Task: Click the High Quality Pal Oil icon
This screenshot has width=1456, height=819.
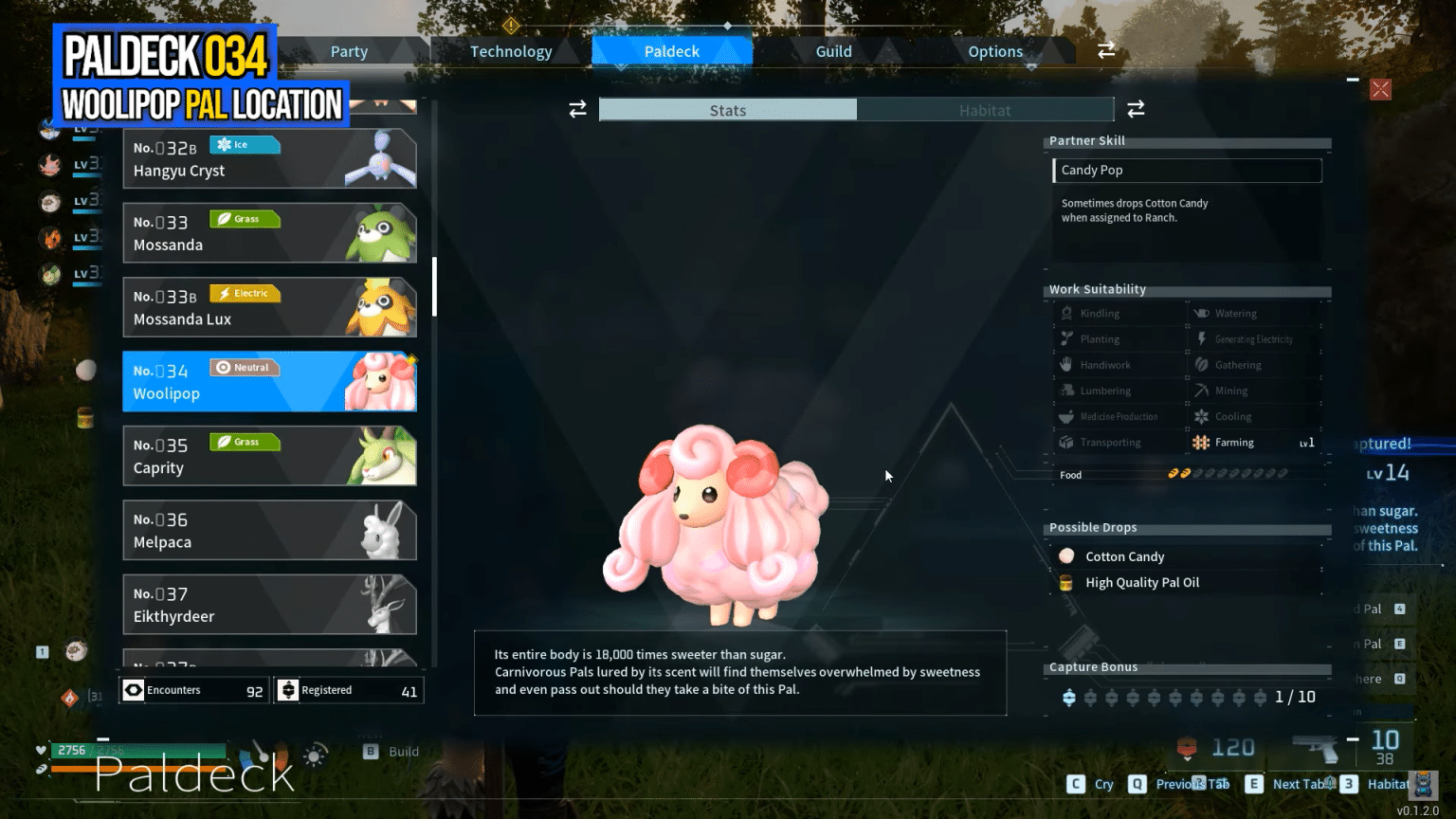Action: 1067,582
